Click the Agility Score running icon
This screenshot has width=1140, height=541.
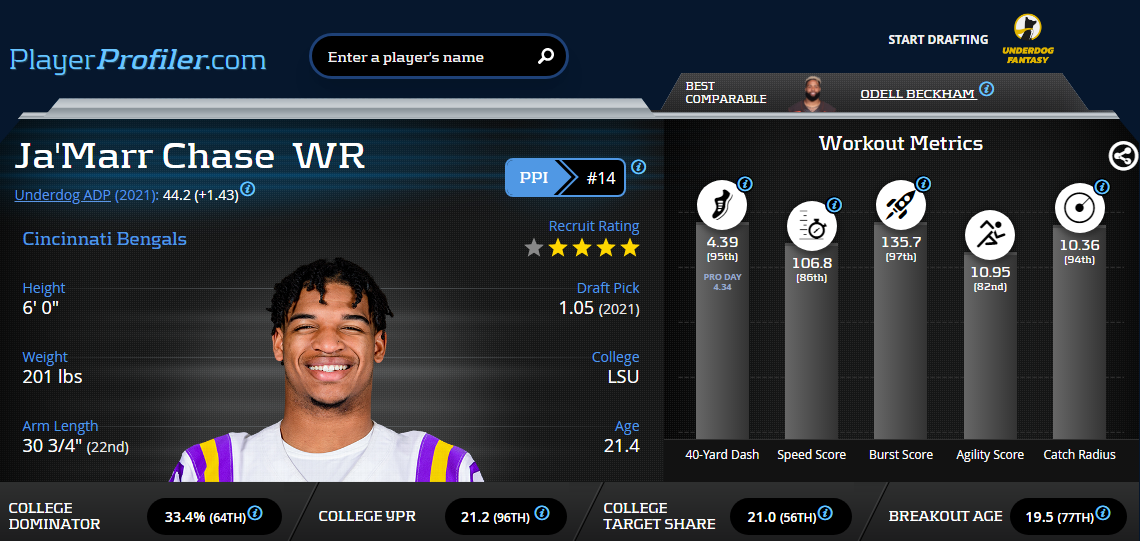(989, 236)
